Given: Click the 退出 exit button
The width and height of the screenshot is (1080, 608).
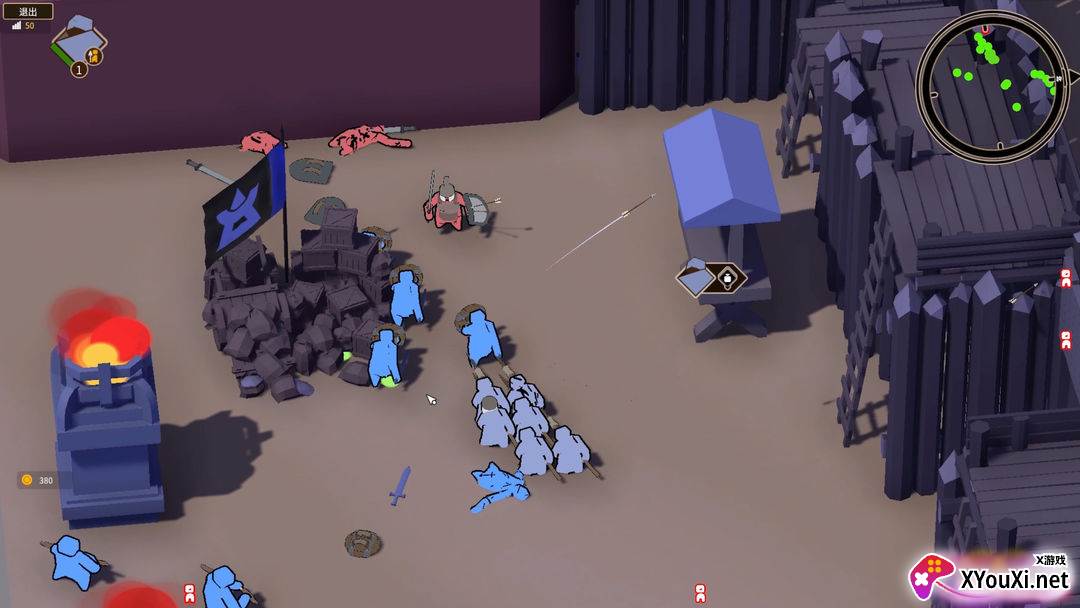Looking at the screenshot, I should (28, 11).
